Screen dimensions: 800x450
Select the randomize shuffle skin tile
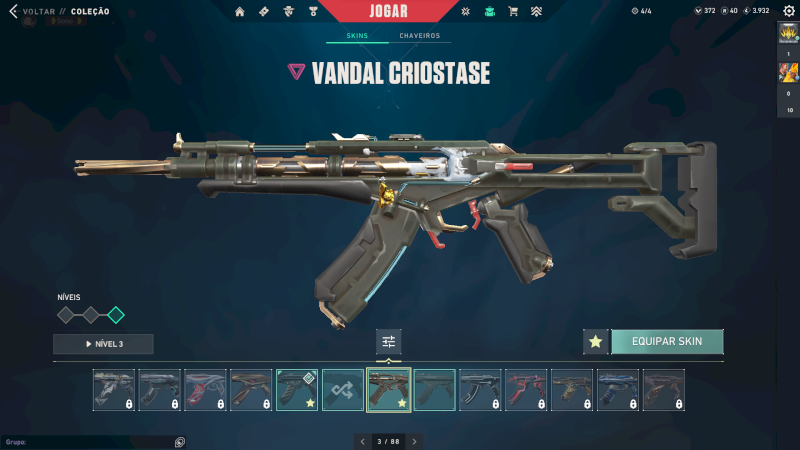343,390
